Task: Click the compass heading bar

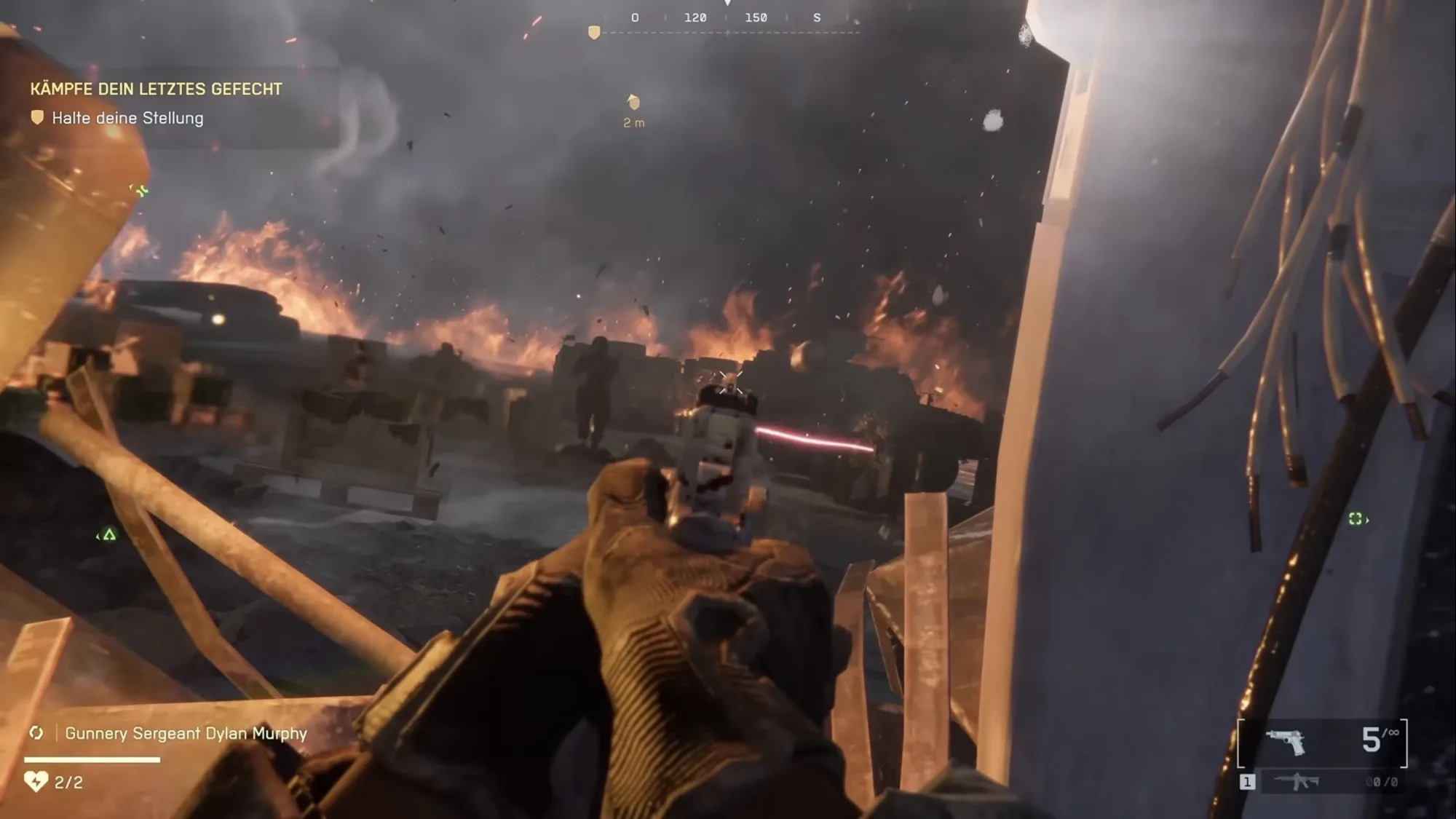Action: [x=727, y=19]
